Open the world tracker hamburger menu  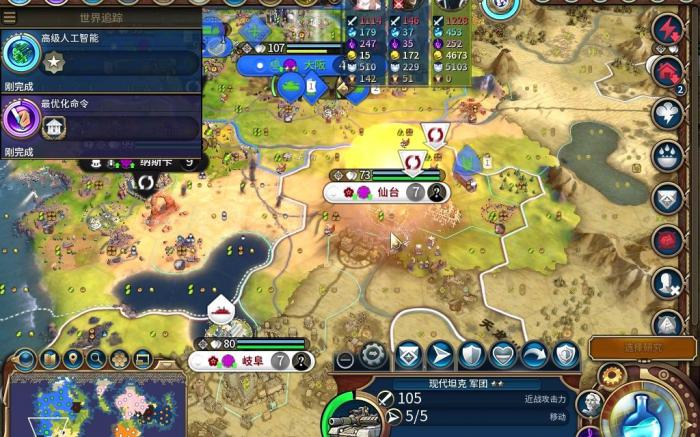coord(10,17)
